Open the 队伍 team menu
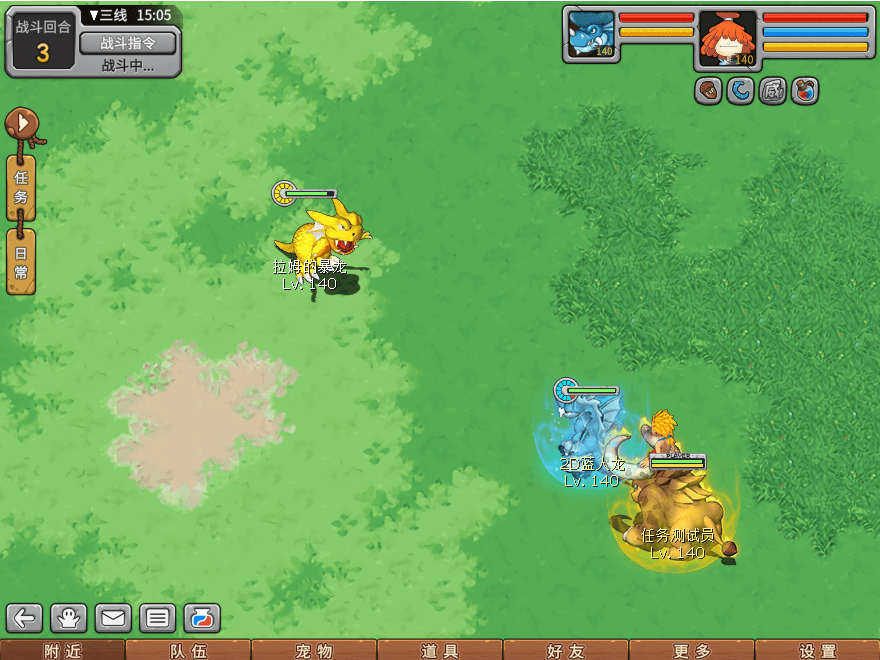The width and height of the screenshot is (880, 660). click(x=188, y=651)
